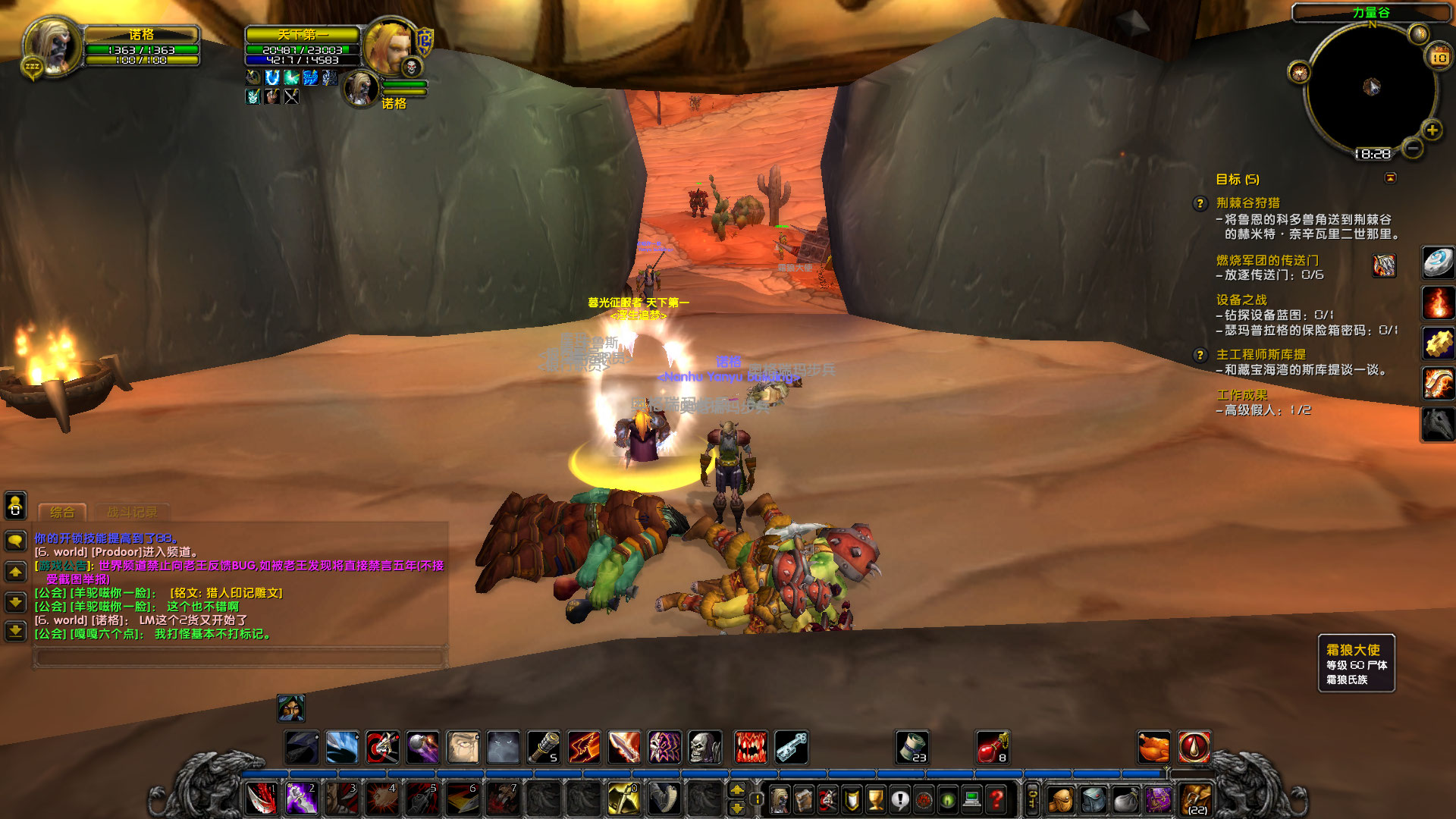Toggle the lock icon above the chat window
Screen dimensions: 1456x819
tap(14, 507)
